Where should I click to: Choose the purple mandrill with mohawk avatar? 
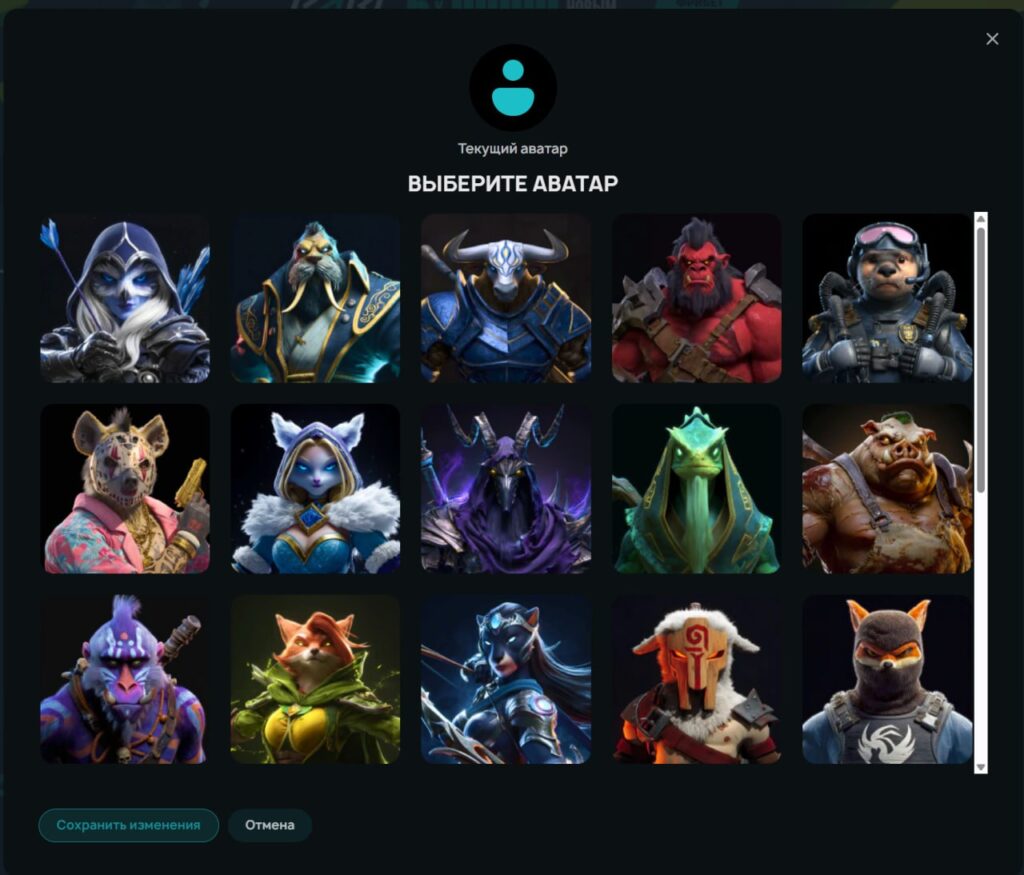125,679
